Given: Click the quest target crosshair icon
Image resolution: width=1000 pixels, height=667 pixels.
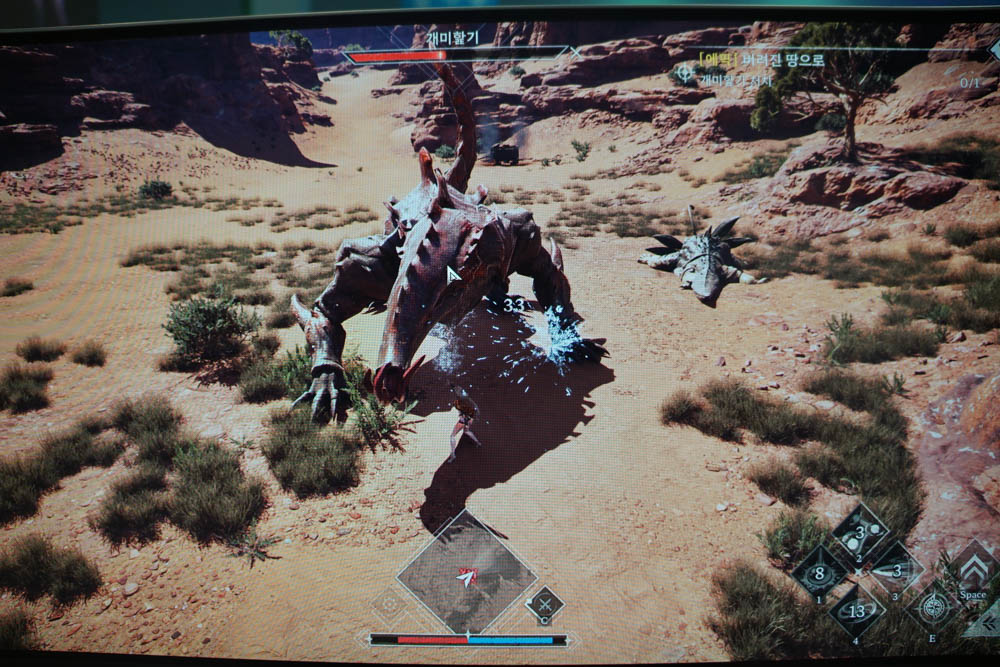Looking at the screenshot, I should click(x=684, y=73).
